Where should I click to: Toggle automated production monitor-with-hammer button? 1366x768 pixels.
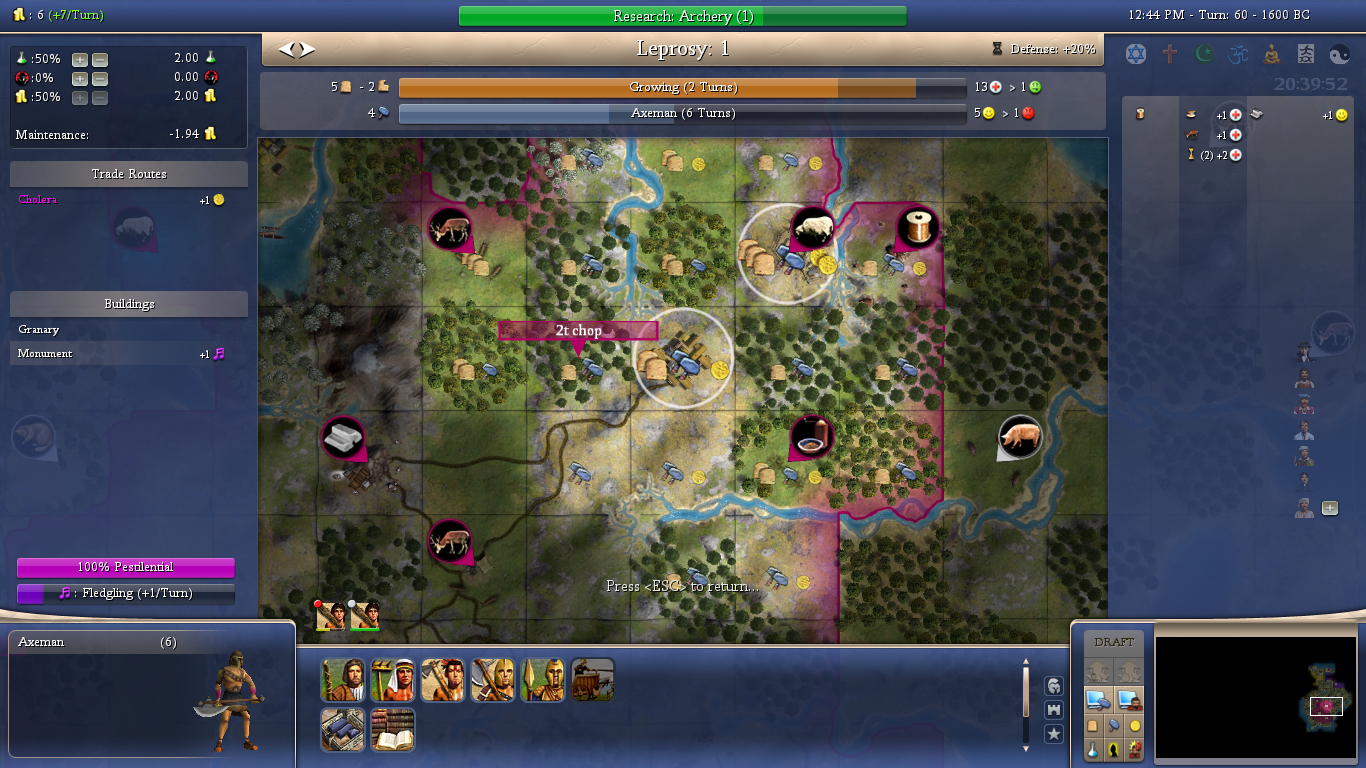coord(1098,699)
